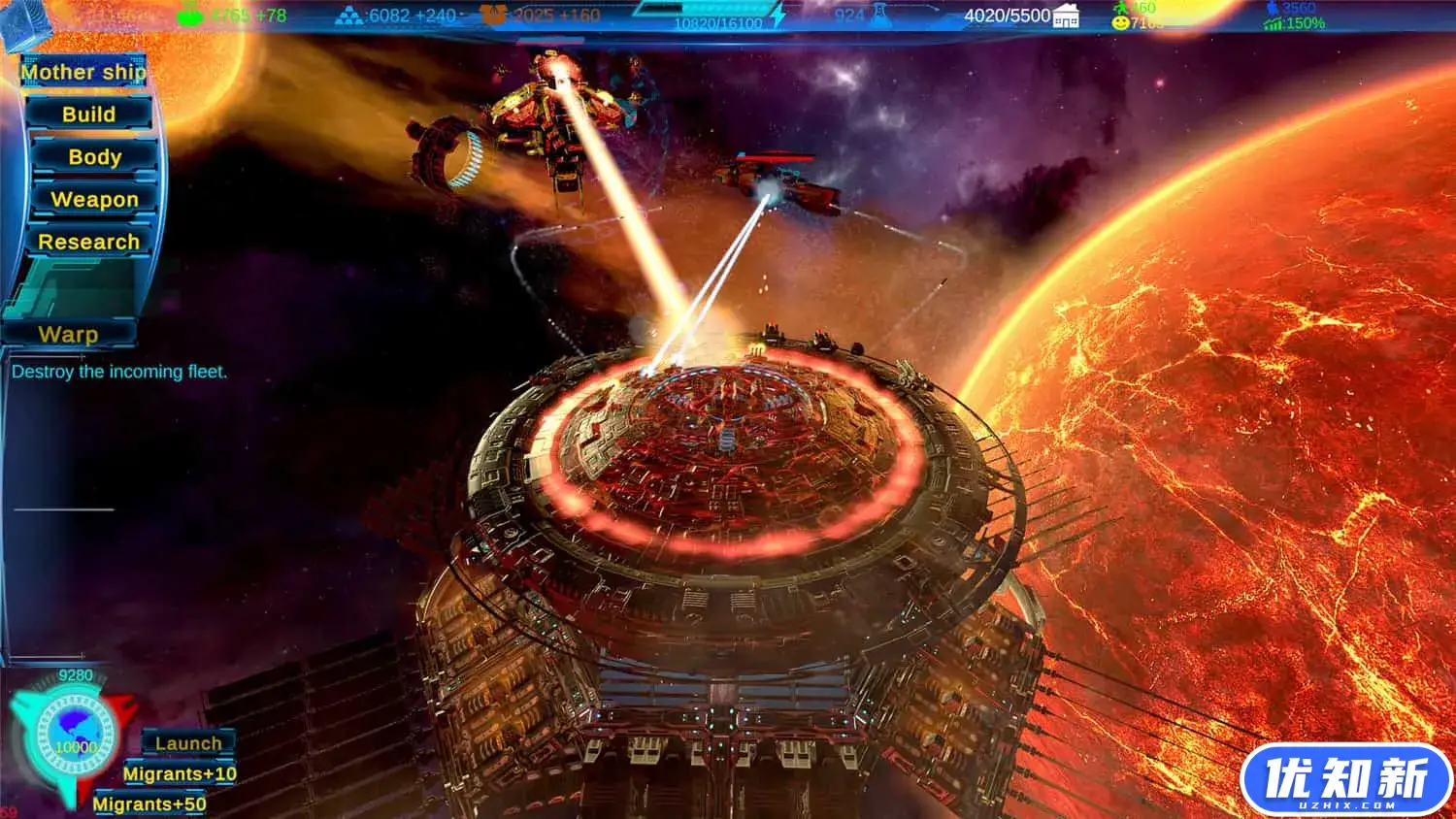Open the Research menu
The width and height of the screenshot is (1456, 819).
(88, 242)
